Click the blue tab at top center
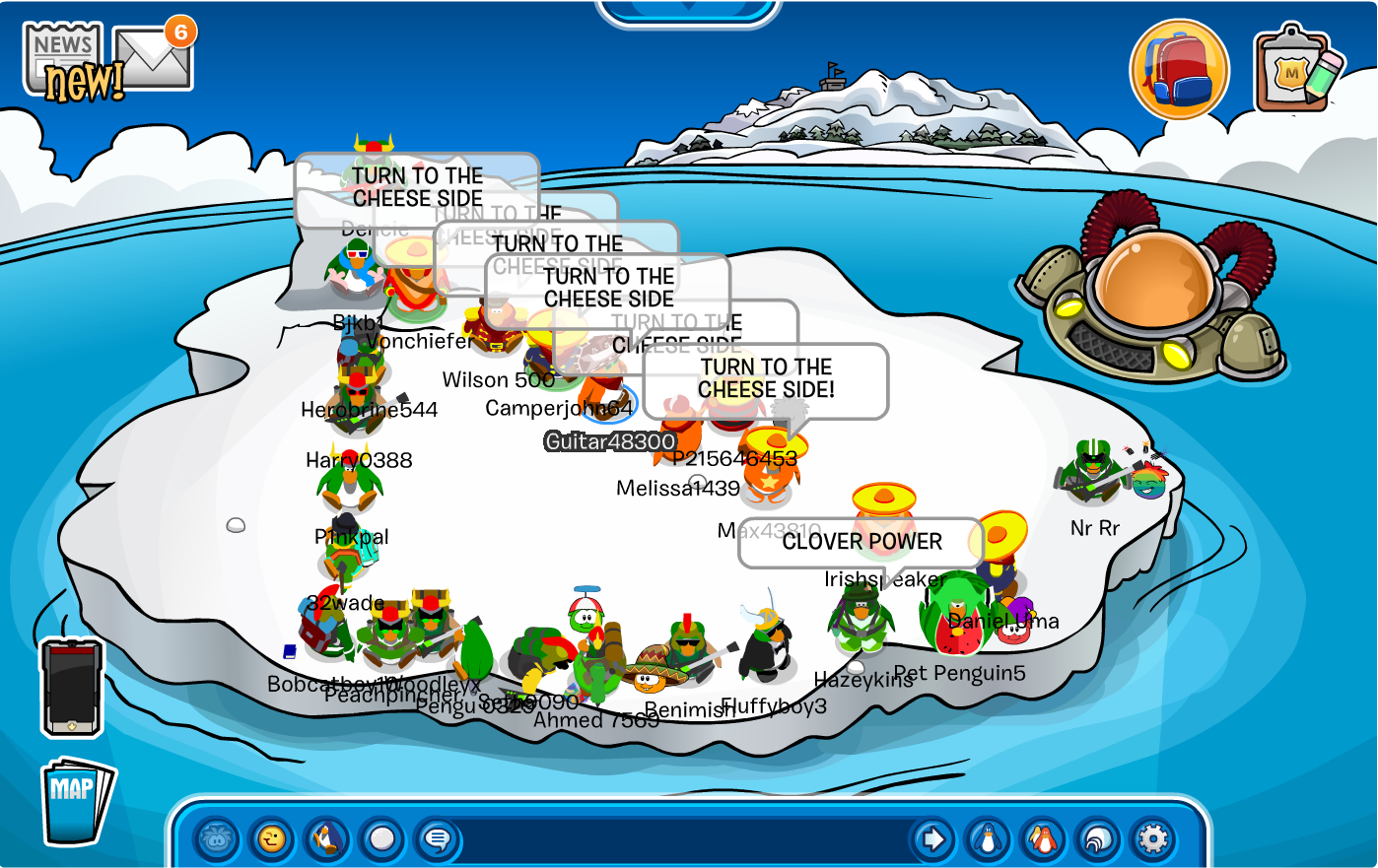 point(689,12)
